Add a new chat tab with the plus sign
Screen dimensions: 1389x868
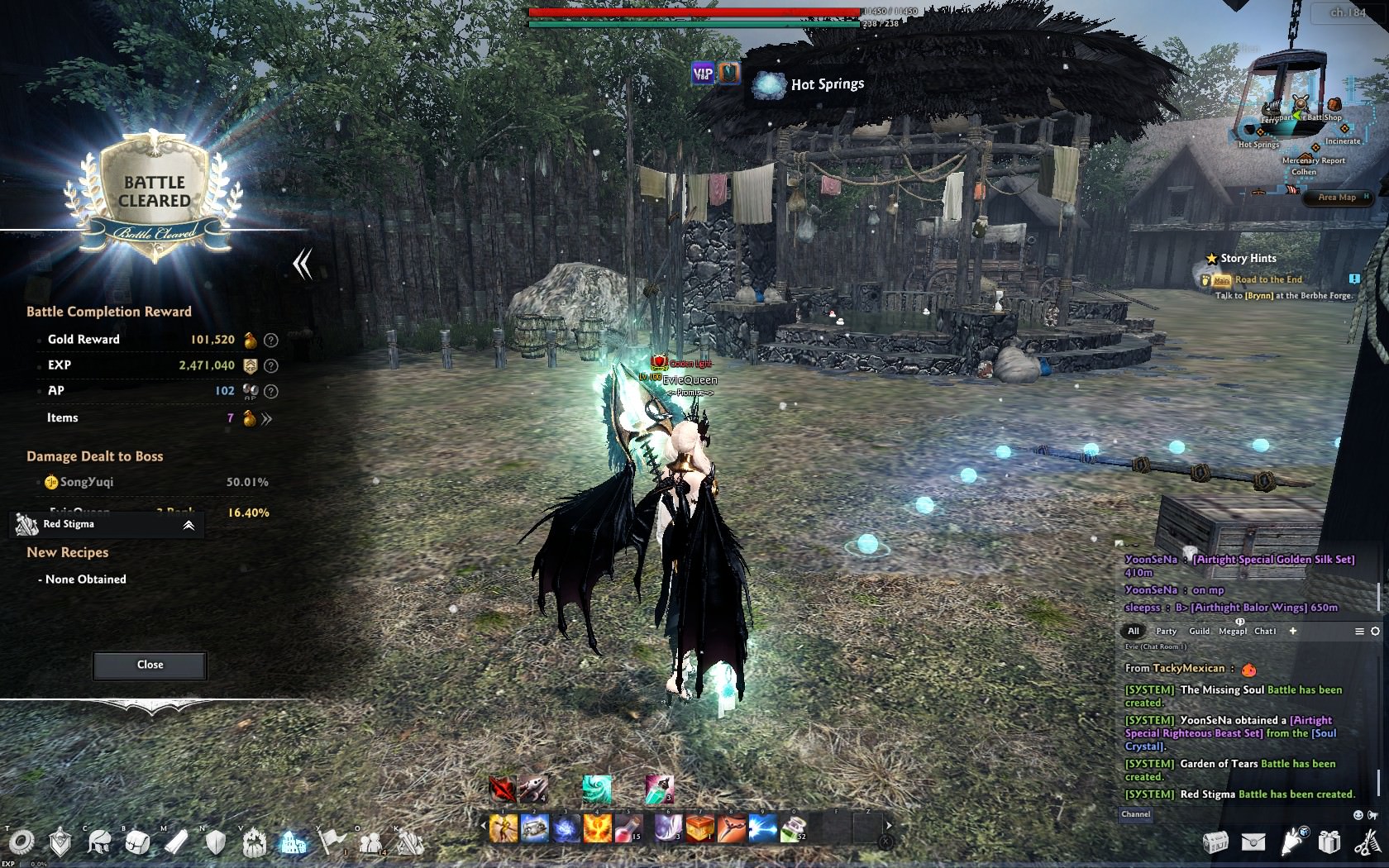(1293, 631)
